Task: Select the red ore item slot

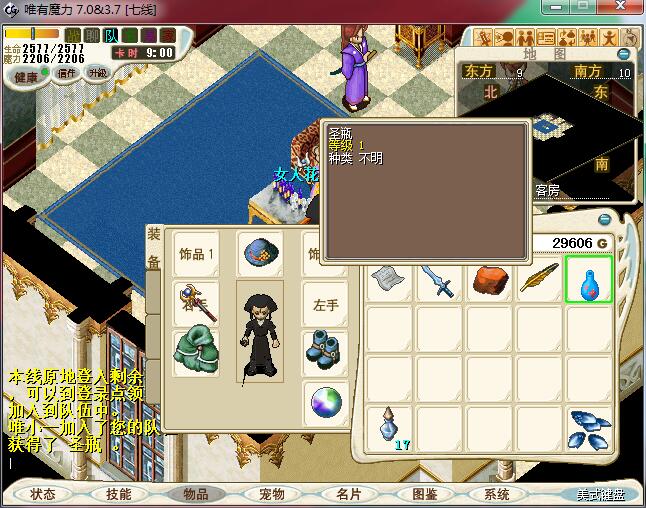Action: 489,280
